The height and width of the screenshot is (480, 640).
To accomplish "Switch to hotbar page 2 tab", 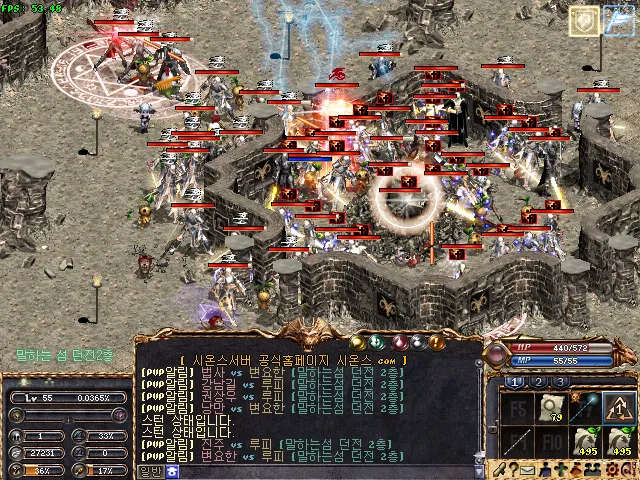I will point(538,382).
